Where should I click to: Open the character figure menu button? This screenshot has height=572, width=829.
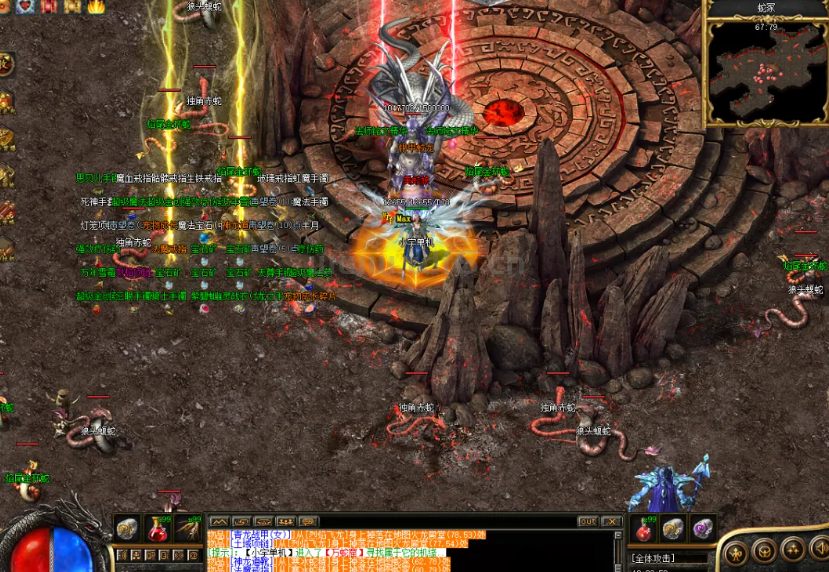(x=737, y=550)
